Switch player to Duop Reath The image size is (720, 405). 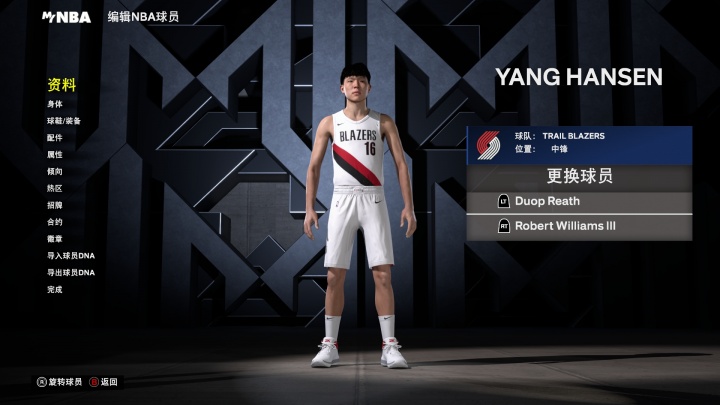point(580,202)
